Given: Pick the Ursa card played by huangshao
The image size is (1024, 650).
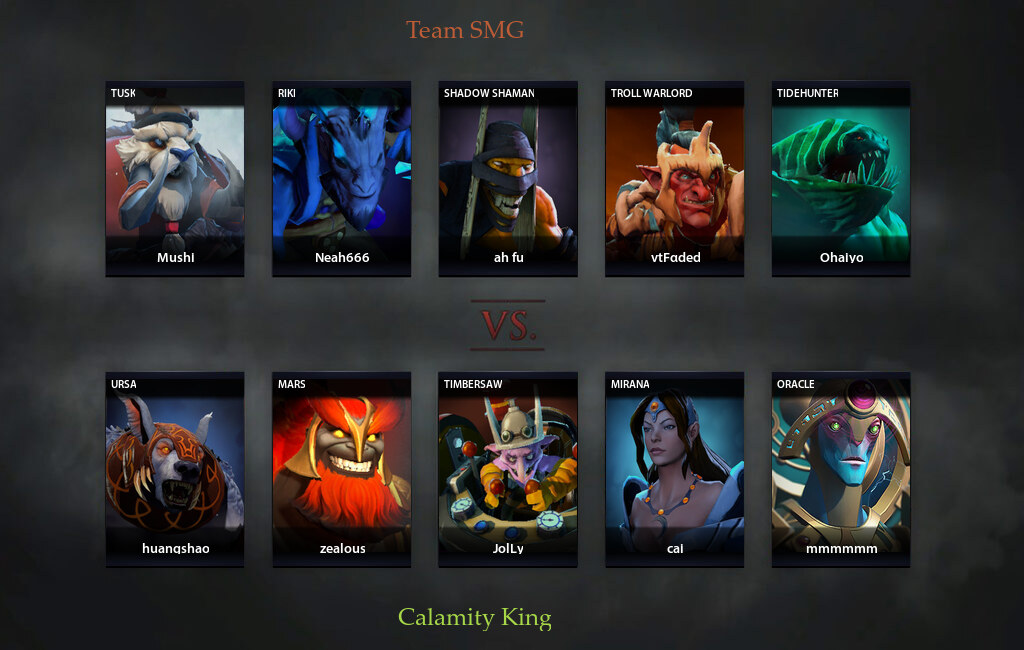Looking at the screenshot, I should 175,469.
